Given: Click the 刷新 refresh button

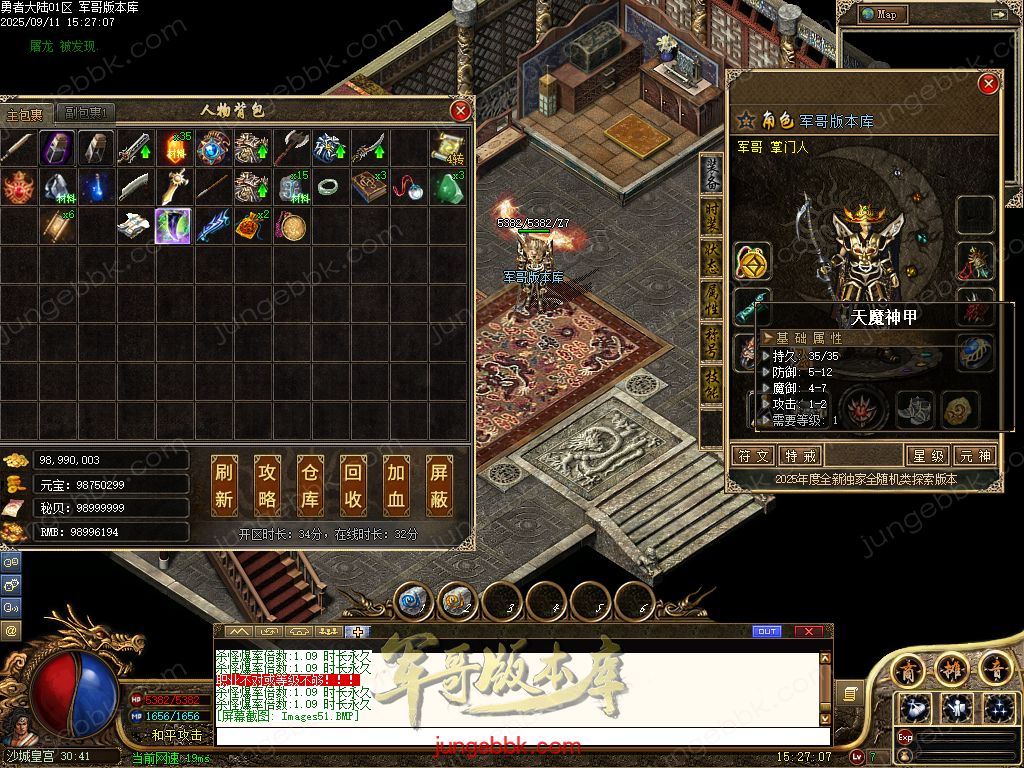Looking at the screenshot, I should pyautogui.click(x=224, y=485).
